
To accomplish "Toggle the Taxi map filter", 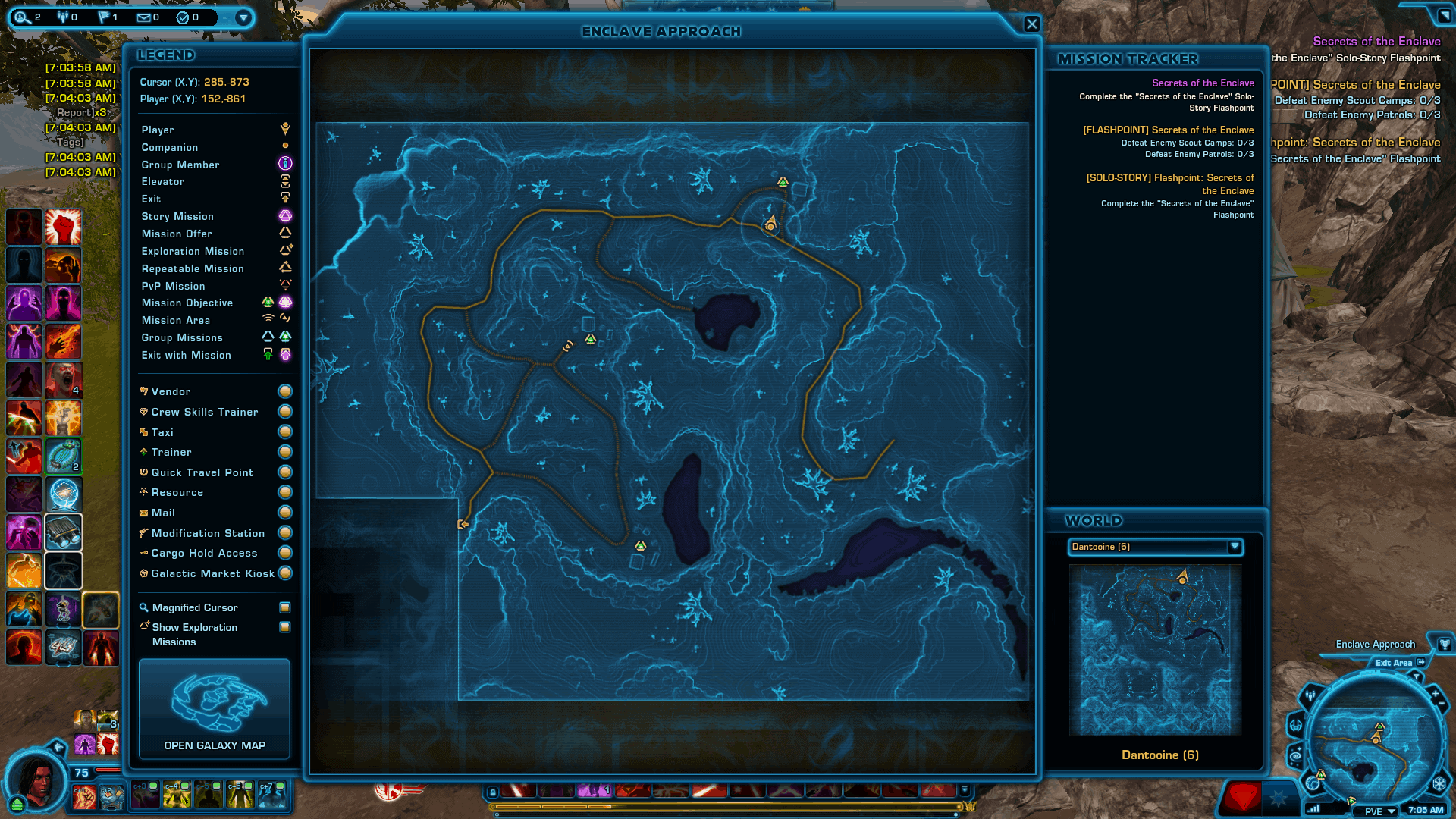I will pyautogui.click(x=285, y=432).
